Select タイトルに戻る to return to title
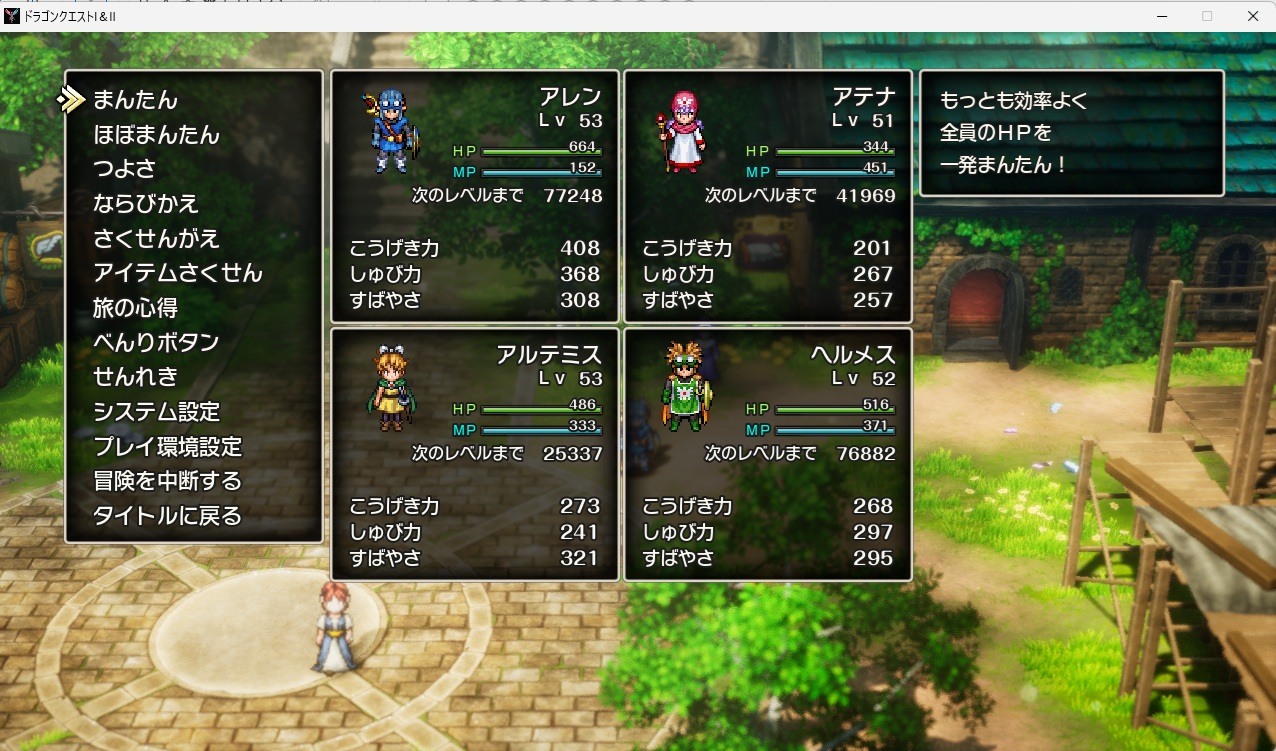The width and height of the screenshot is (1276, 751). (167, 516)
